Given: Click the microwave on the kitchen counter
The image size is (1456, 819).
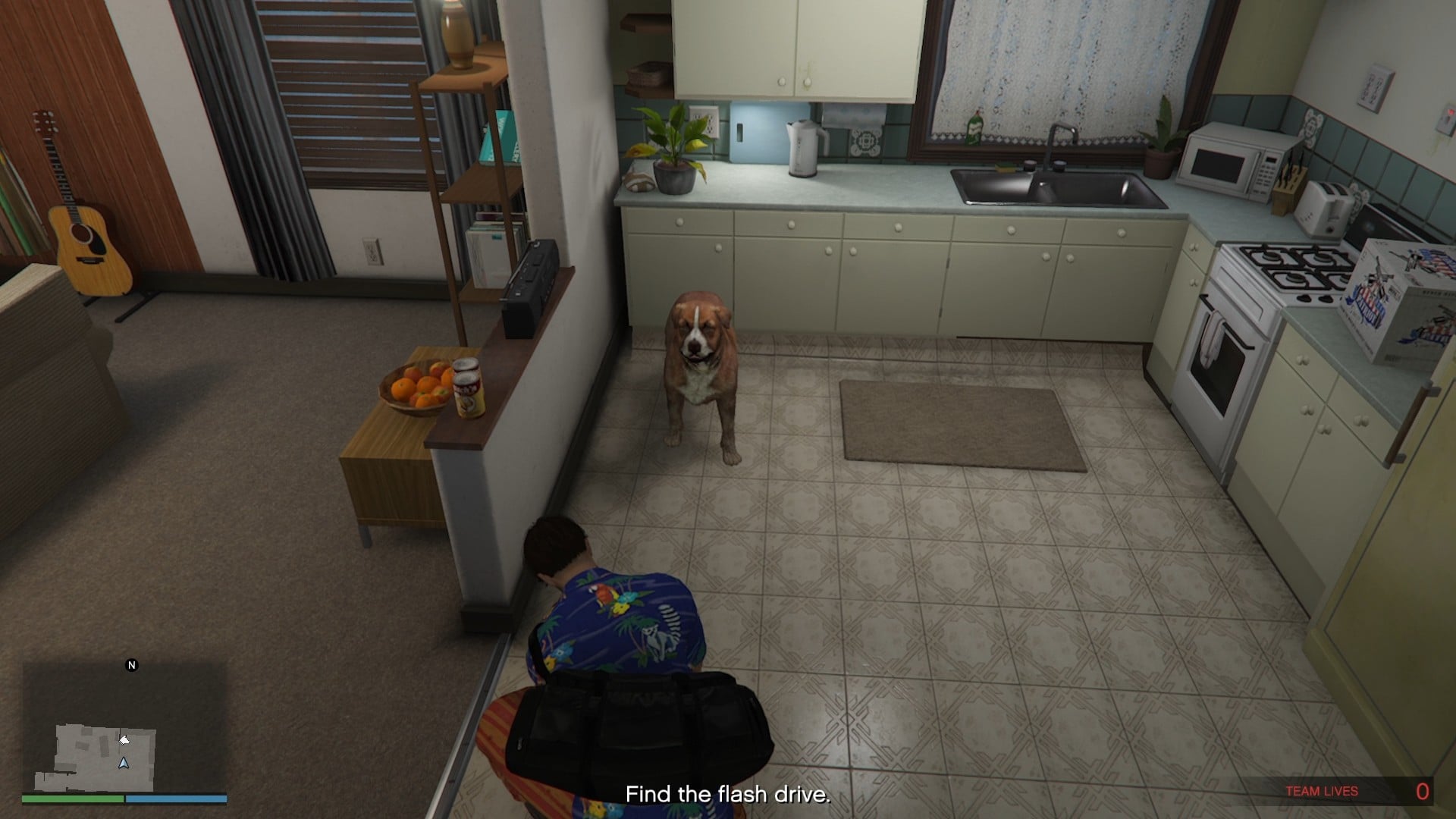Looking at the screenshot, I should click(1230, 159).
